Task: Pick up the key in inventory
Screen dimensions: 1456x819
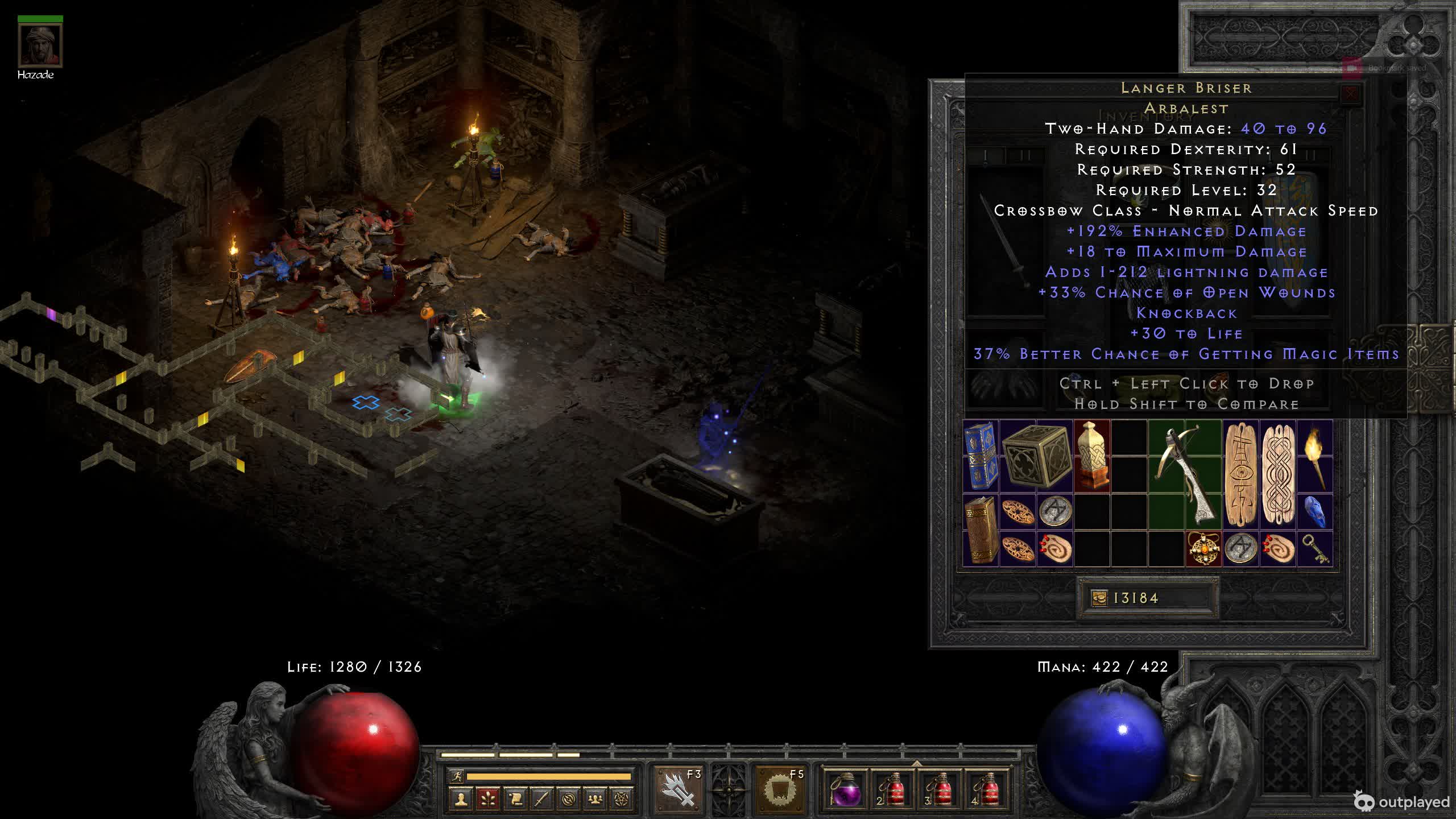Action: (1315, 549)
